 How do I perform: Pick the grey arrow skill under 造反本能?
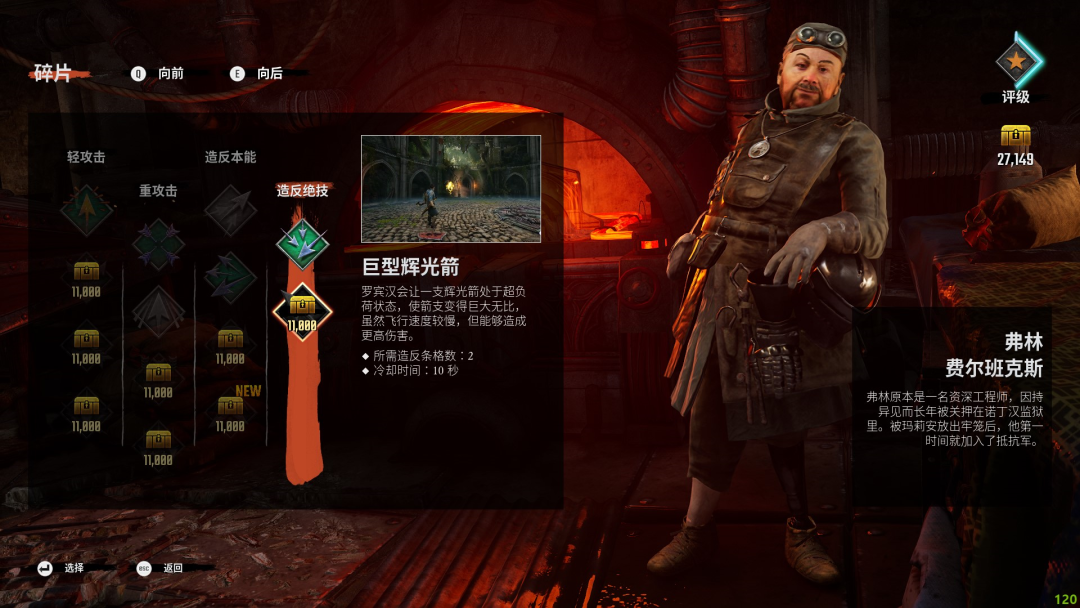point(230,211)
